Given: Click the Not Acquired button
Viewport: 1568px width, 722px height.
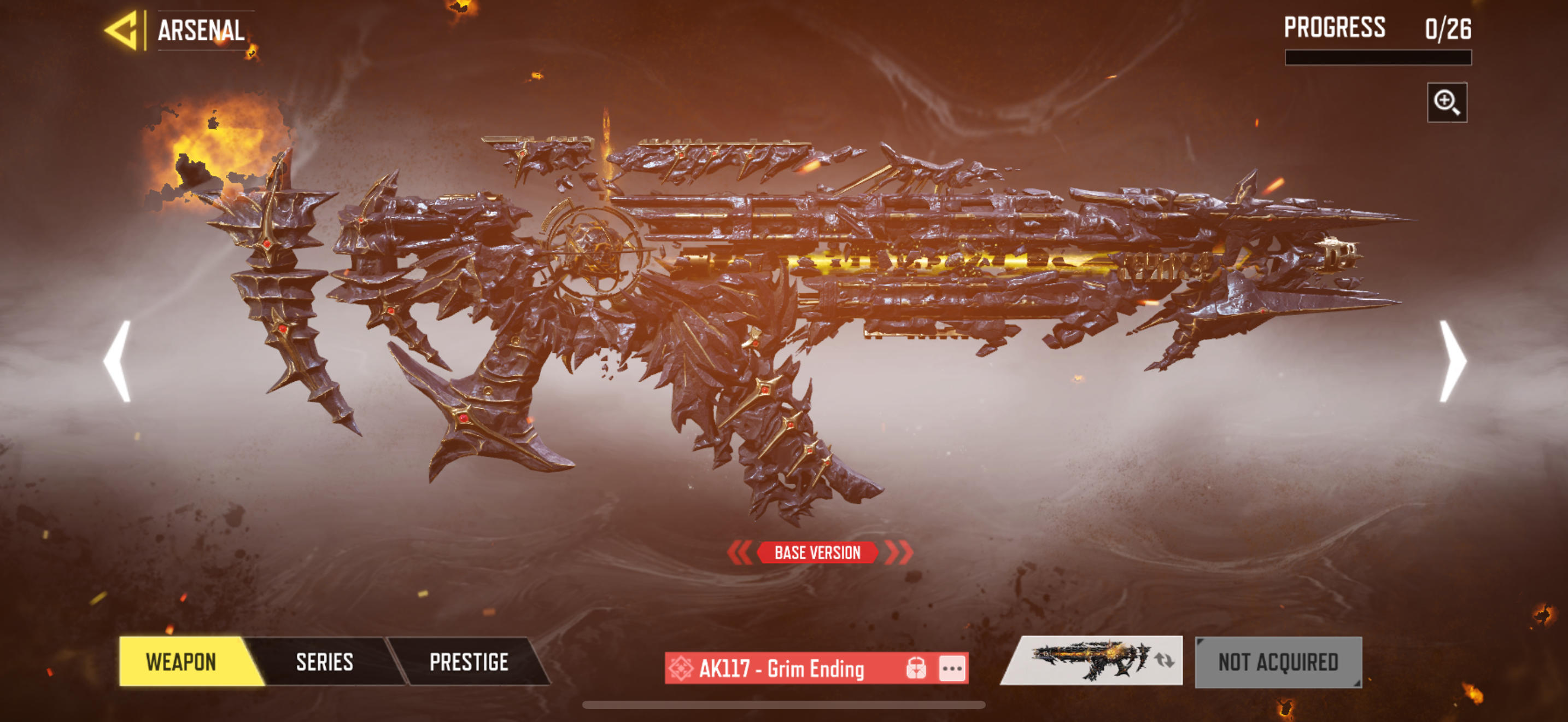Looking at the screenshot, I should pos(1278,662).
